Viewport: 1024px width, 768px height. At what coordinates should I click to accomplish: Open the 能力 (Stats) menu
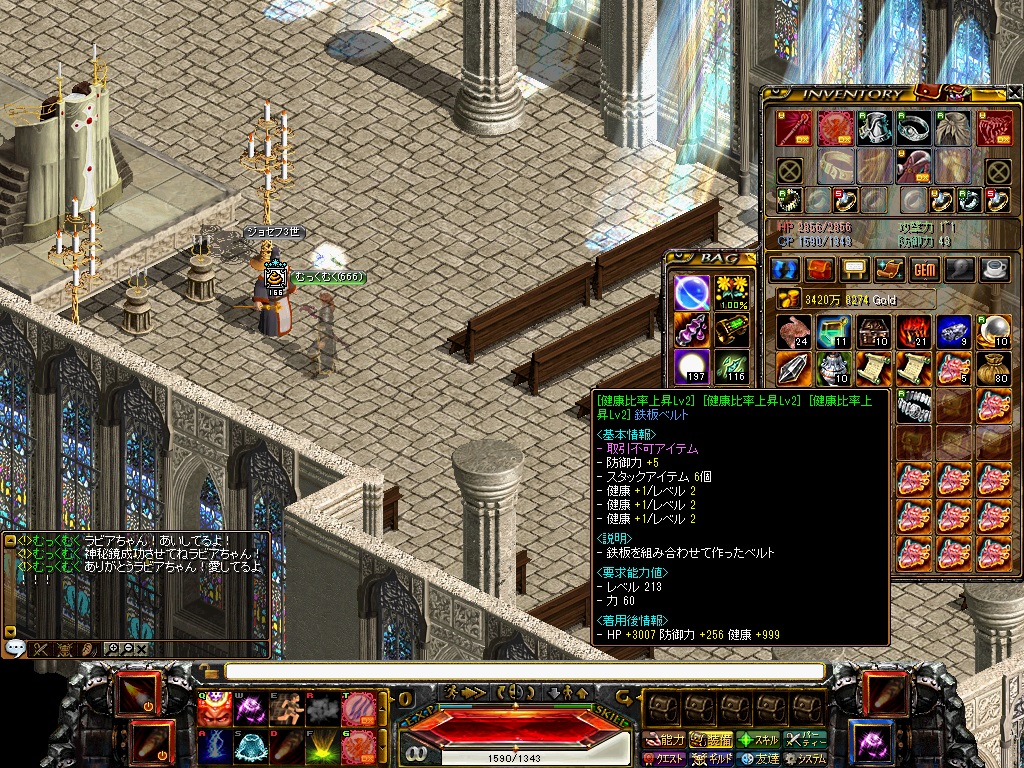point(665,740)
